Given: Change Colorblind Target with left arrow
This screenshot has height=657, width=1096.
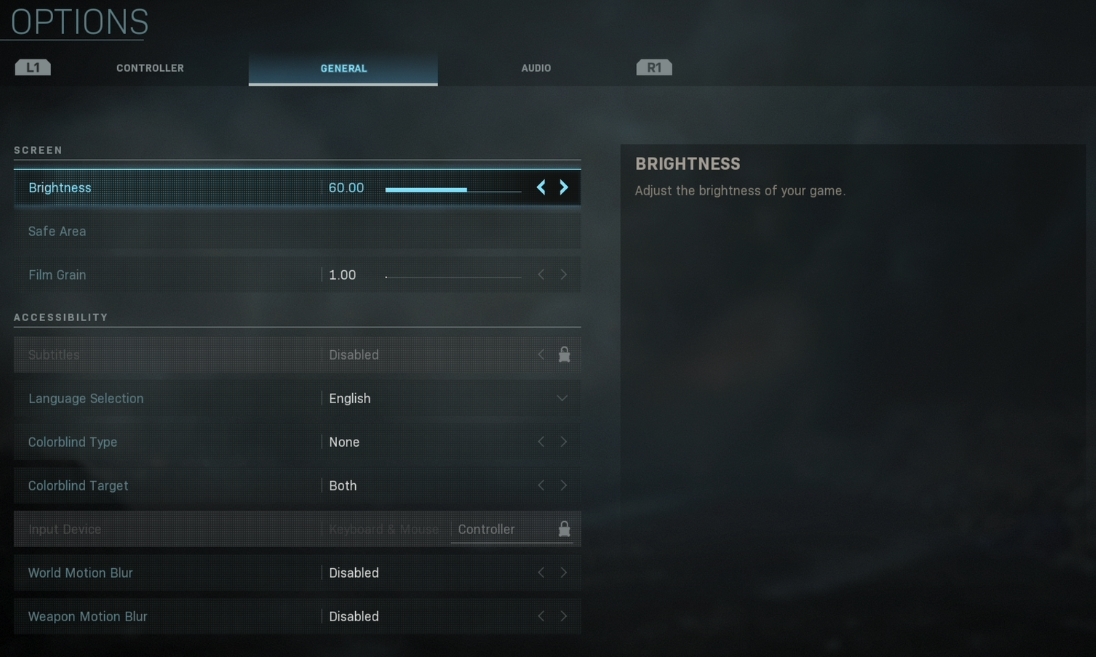Looking at the screenshot, I should pos(541,486).
